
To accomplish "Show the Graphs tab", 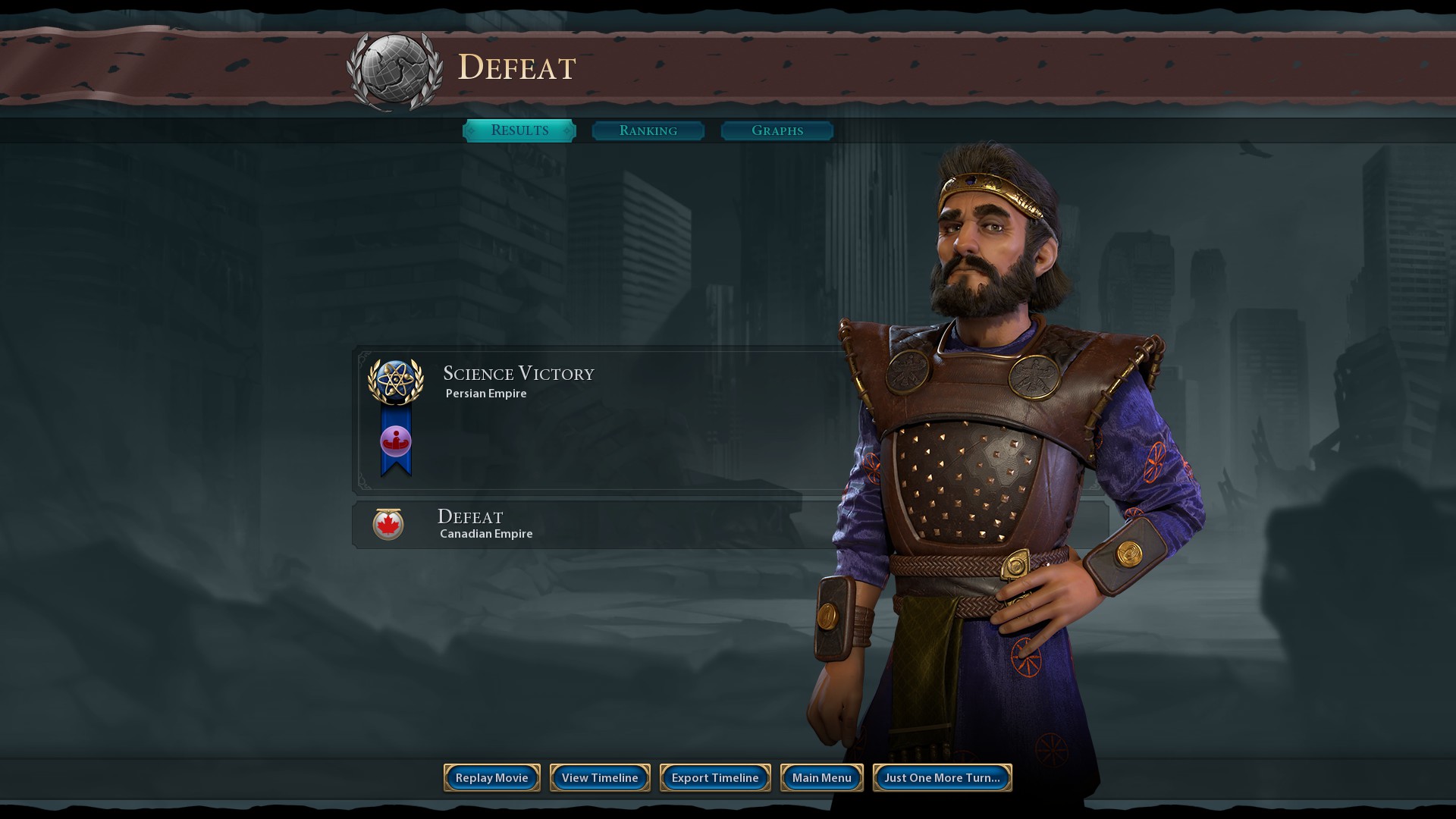I will (777, 130).
